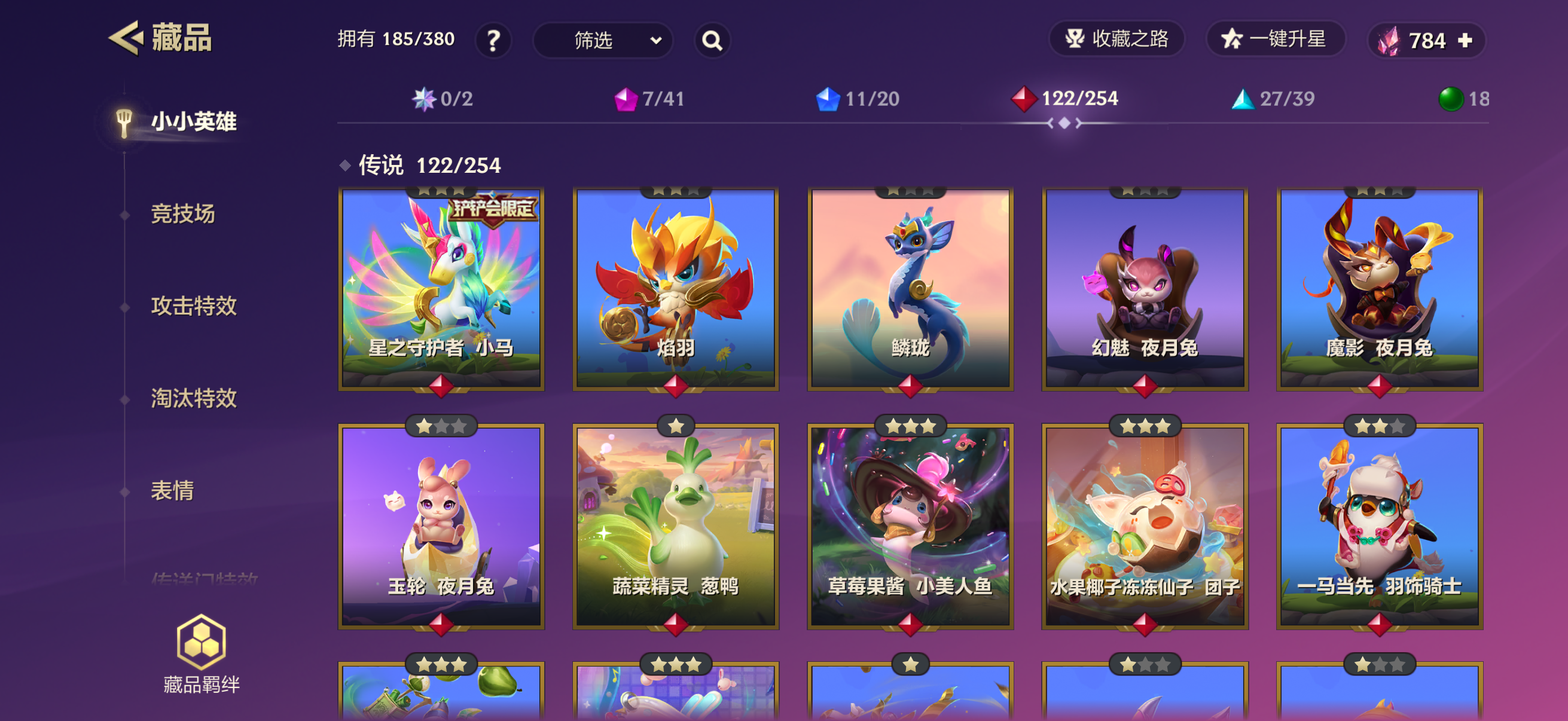Pick the 蔬菜精灵 葱鸭 card
Screen dimensions: 1568x721
[676, 526]
